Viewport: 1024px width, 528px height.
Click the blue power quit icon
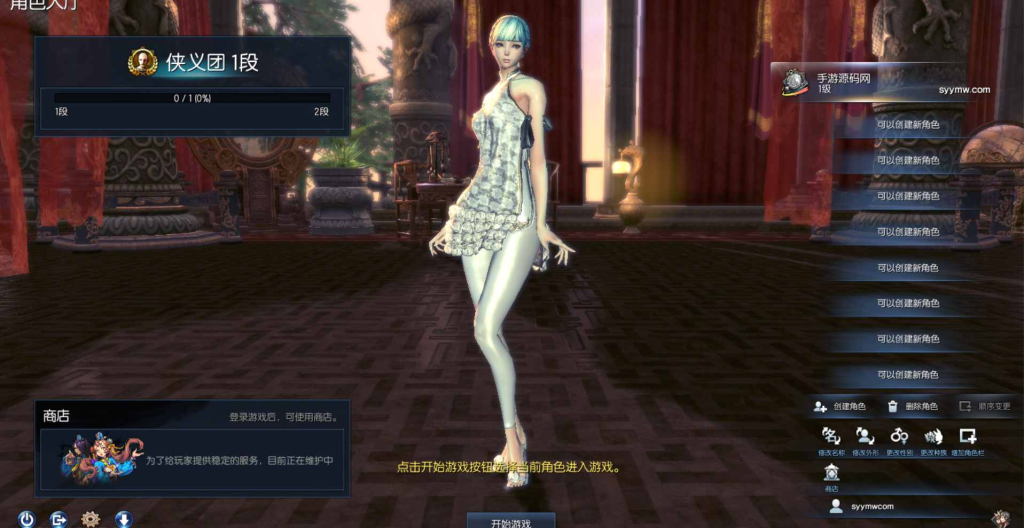coord(27,519)
